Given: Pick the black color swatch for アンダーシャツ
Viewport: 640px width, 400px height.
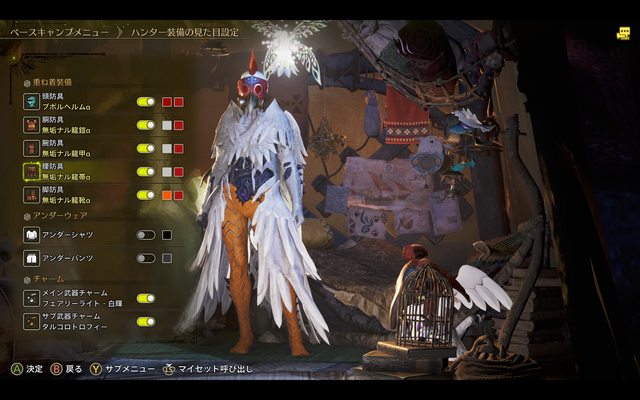Looking at the screenshot, I should 167,235.
